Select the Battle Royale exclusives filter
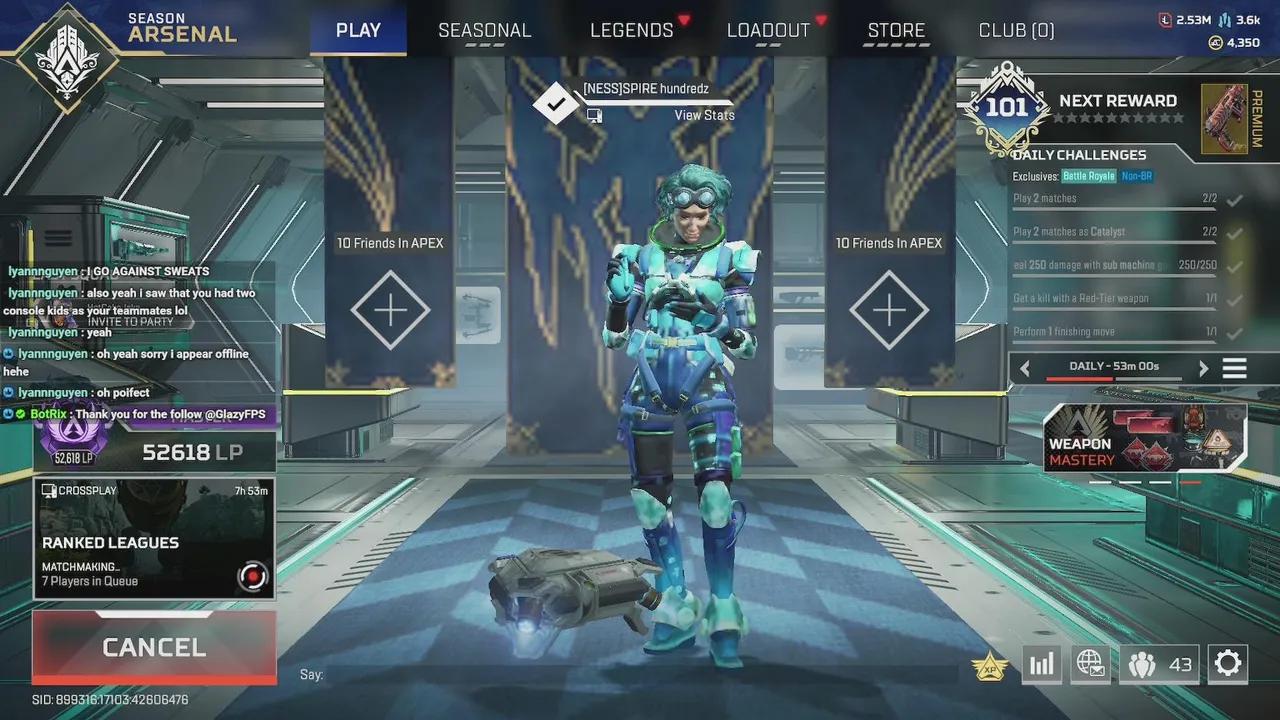The width and height of the screenshot is (1280, 720). [x=1088, y=177]
